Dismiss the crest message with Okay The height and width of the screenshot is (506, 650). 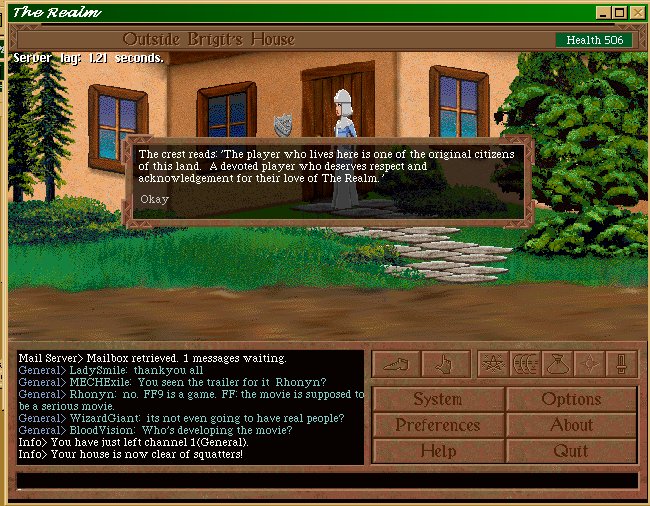coord(154,199)
